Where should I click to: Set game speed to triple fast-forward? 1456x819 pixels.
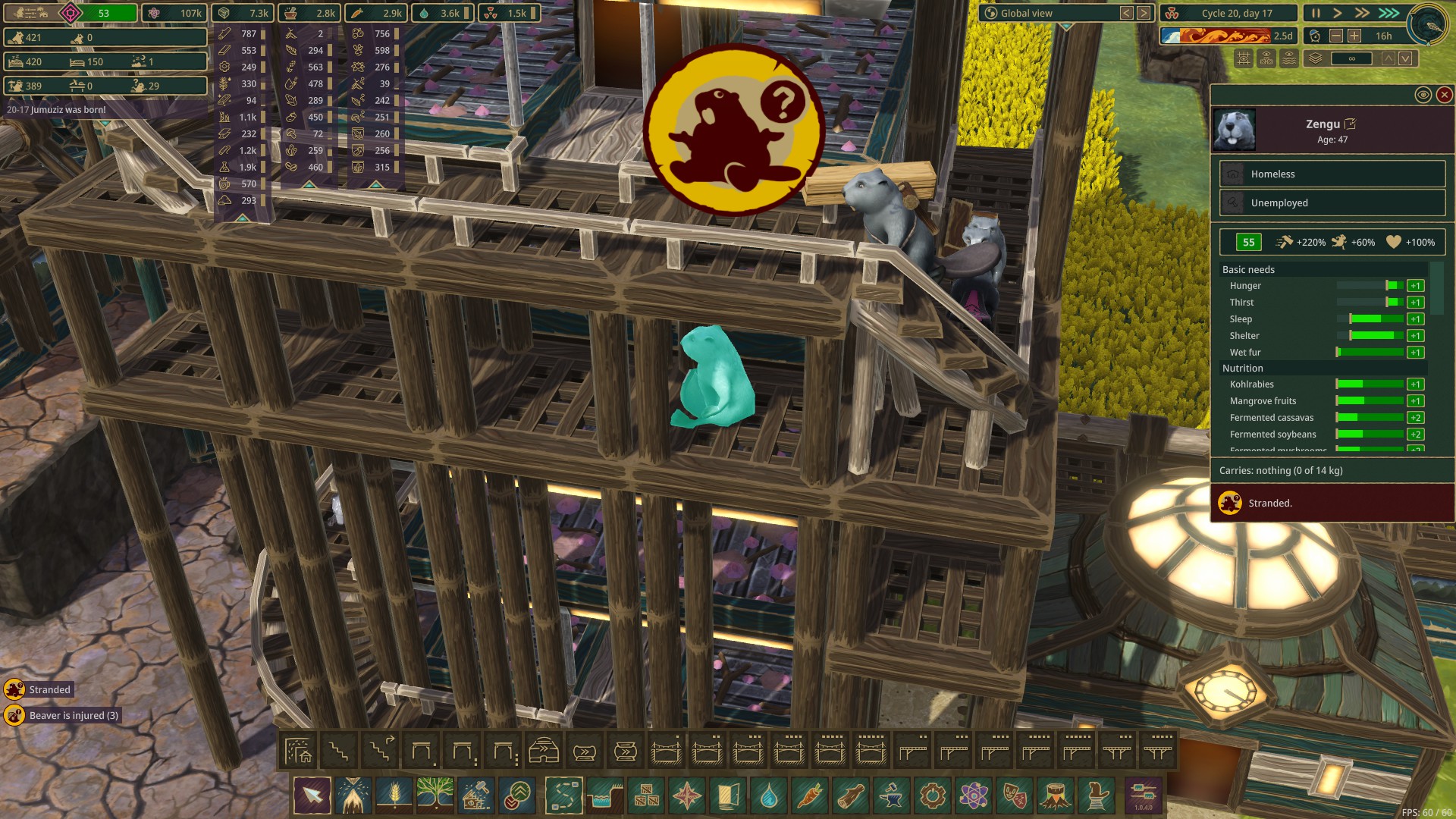(x=1389, y=13)
